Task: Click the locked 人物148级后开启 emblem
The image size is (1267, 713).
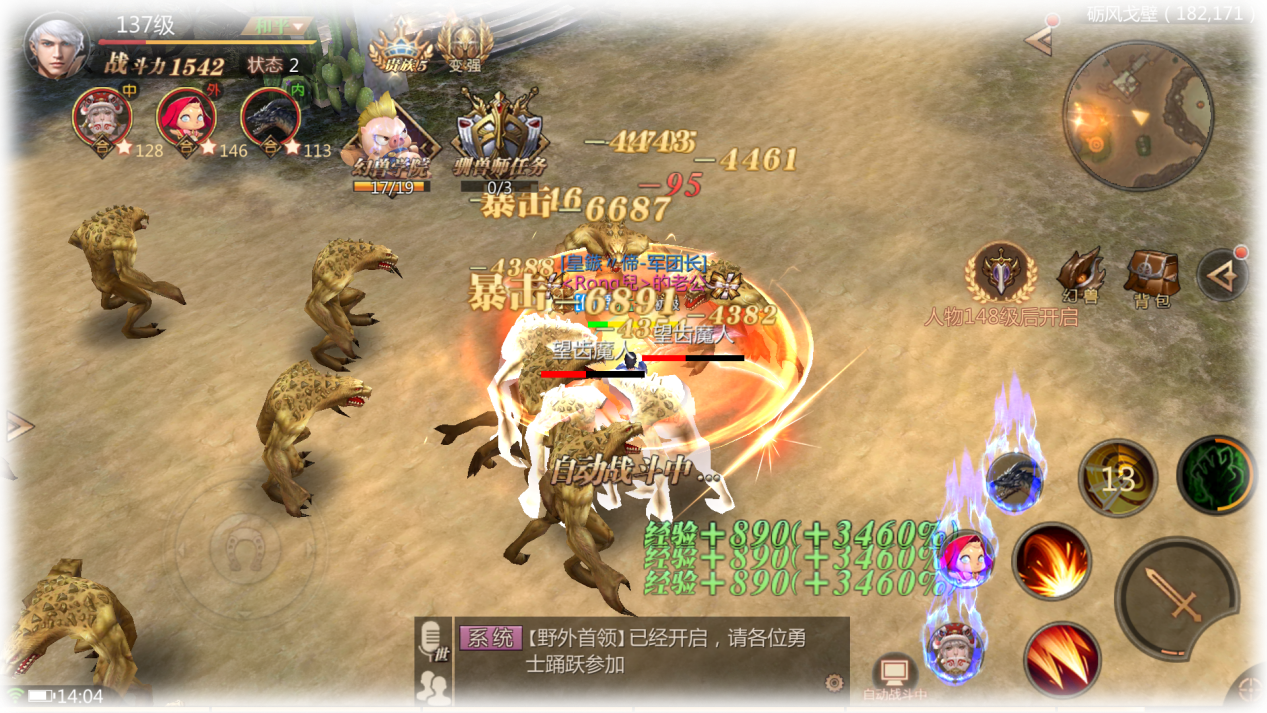Action: pos(1001,272)
